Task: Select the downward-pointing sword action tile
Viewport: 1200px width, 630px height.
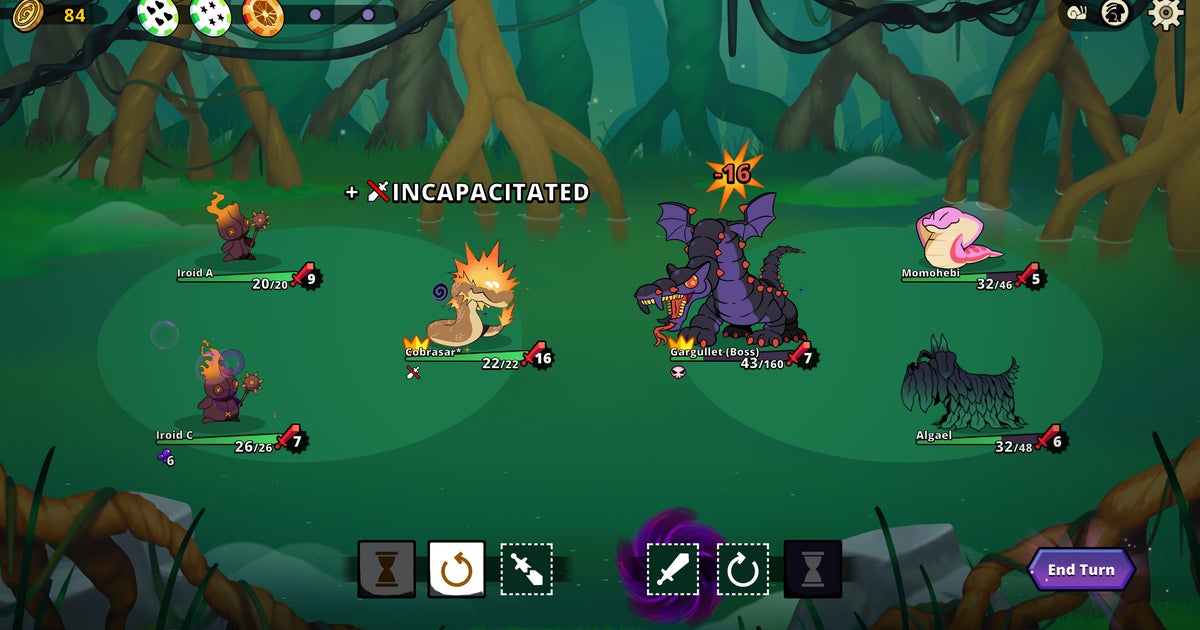Action: coord(527,569)
